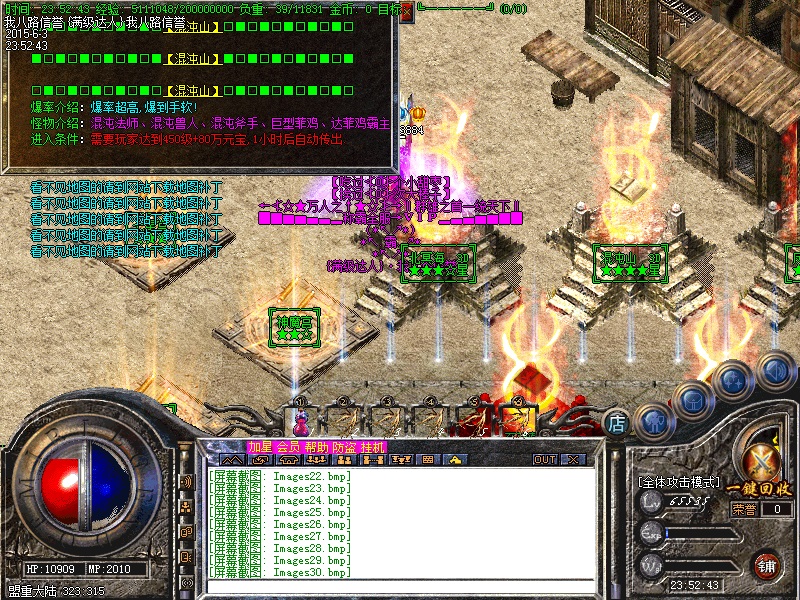Open the 店 shop button
The width and height of the screenshot is (800, 600).
coord(617,423)
